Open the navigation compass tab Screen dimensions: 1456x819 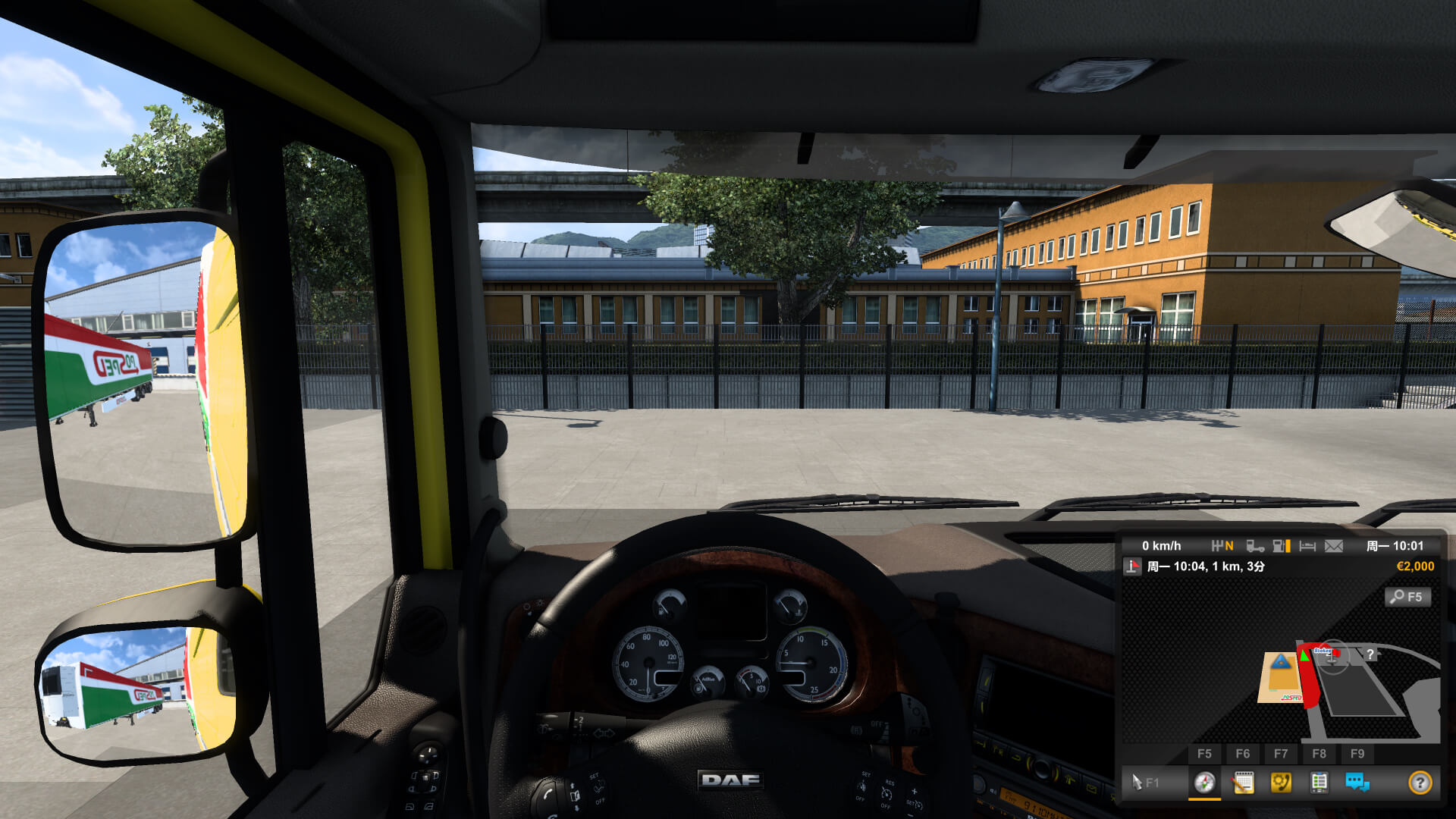pos(1204,784)
